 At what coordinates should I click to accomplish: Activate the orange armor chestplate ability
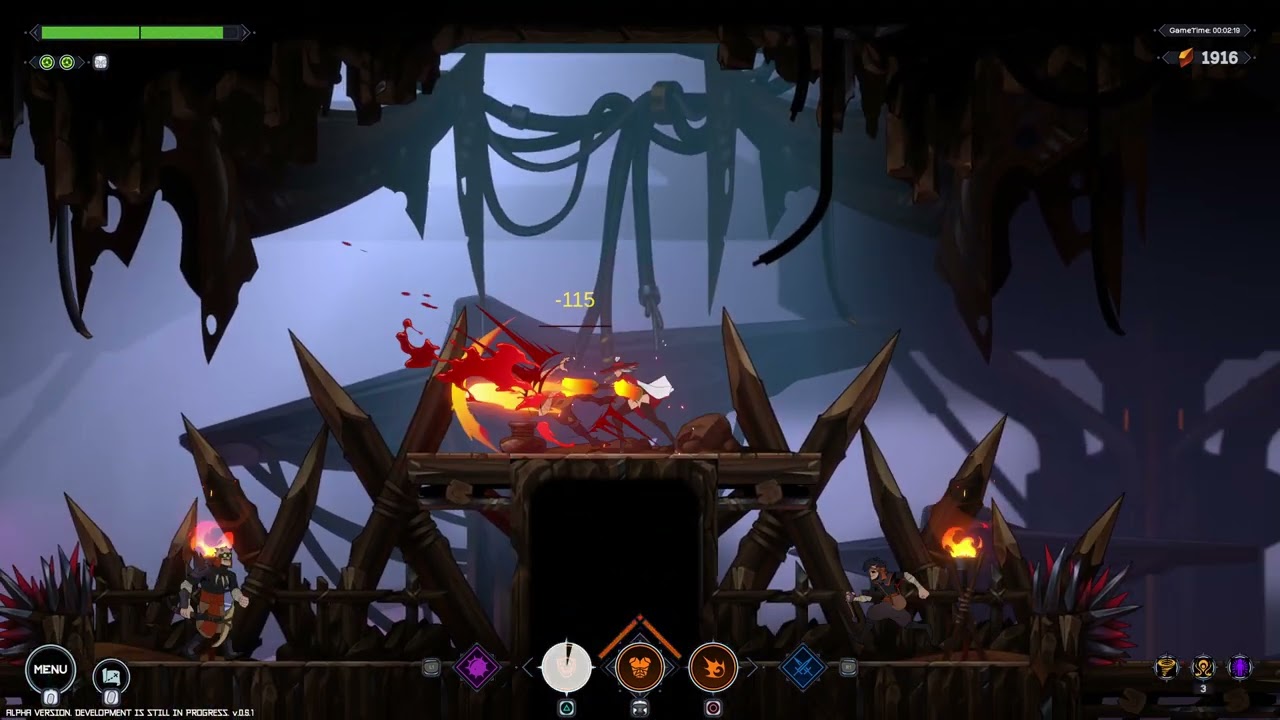[640, 667]
